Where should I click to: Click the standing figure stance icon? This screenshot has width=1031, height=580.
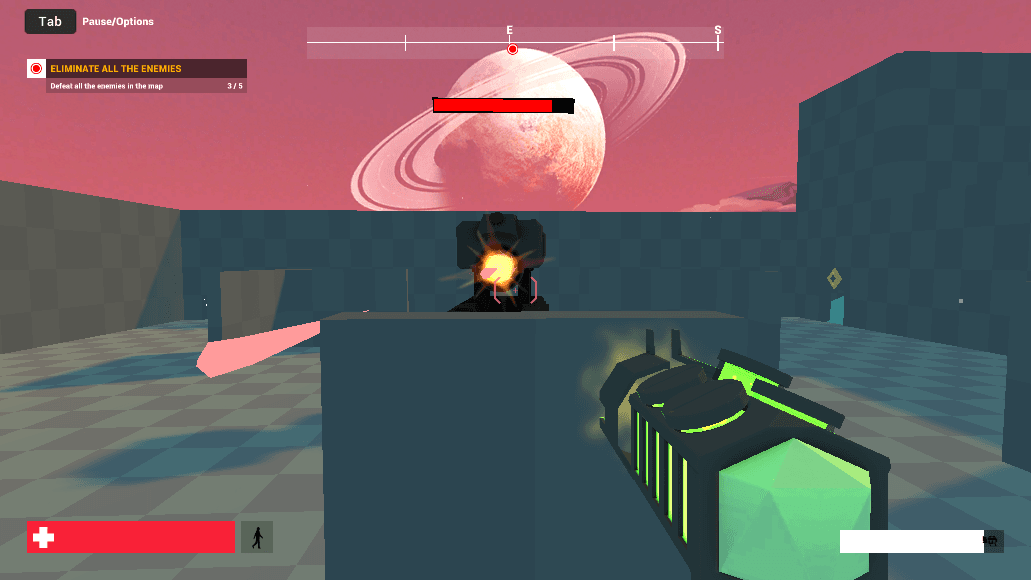tap(257, 537)
